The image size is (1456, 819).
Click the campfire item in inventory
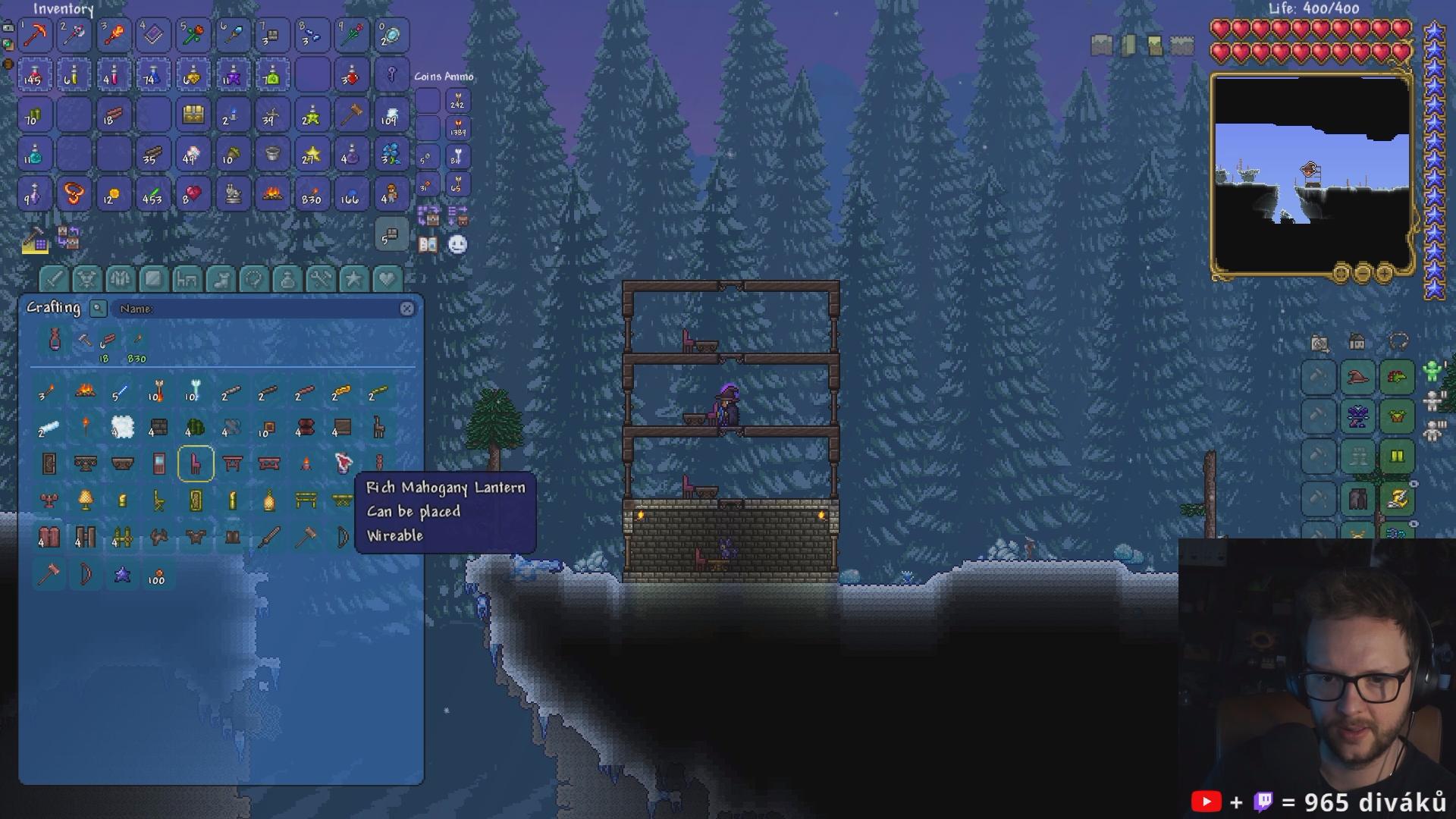(272, 195)
